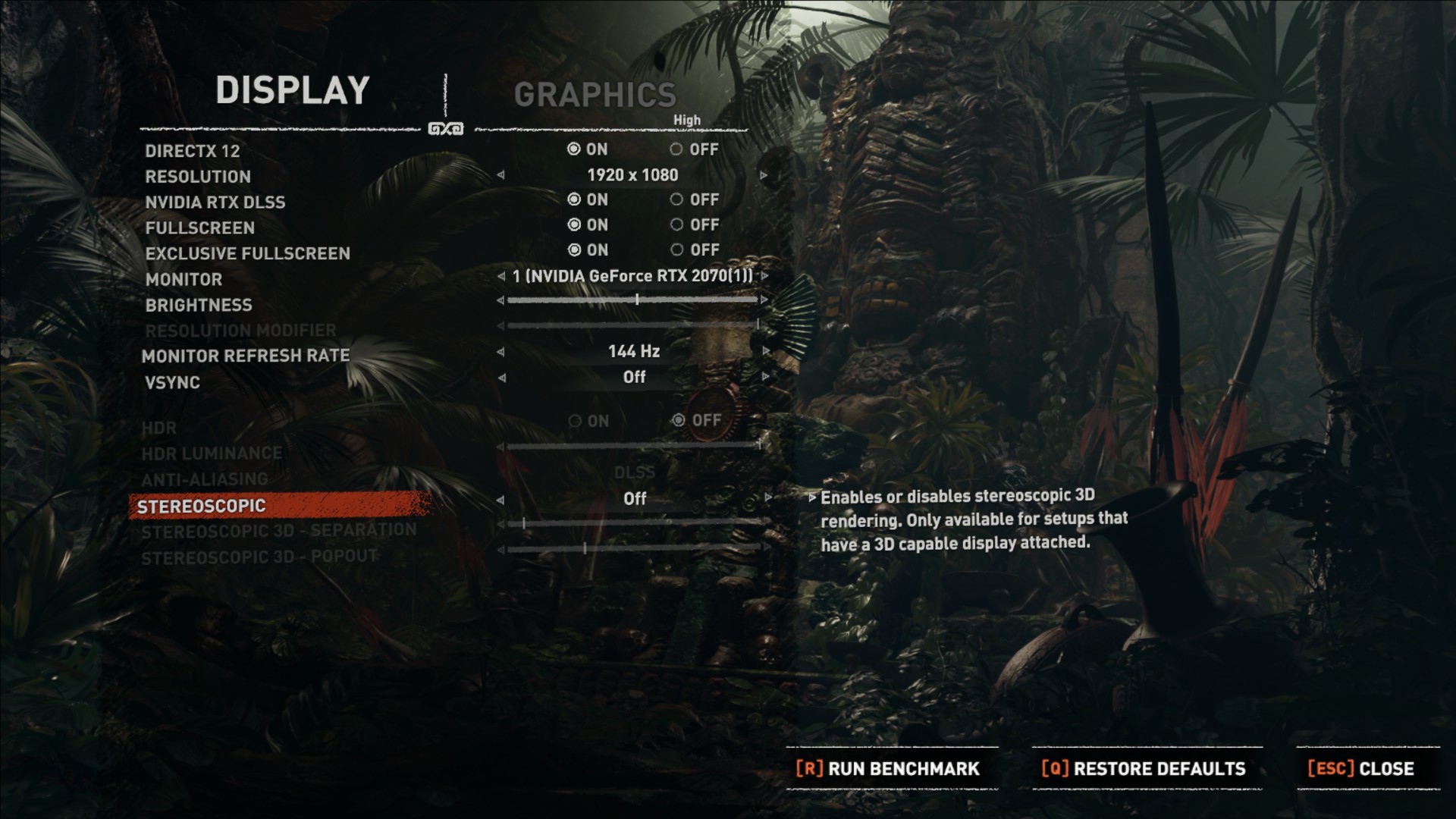This screenshot has height=819, width=1456.
Task: Raise Monitor Refresh Rate with right arrow
Action: tap(766, 352)
